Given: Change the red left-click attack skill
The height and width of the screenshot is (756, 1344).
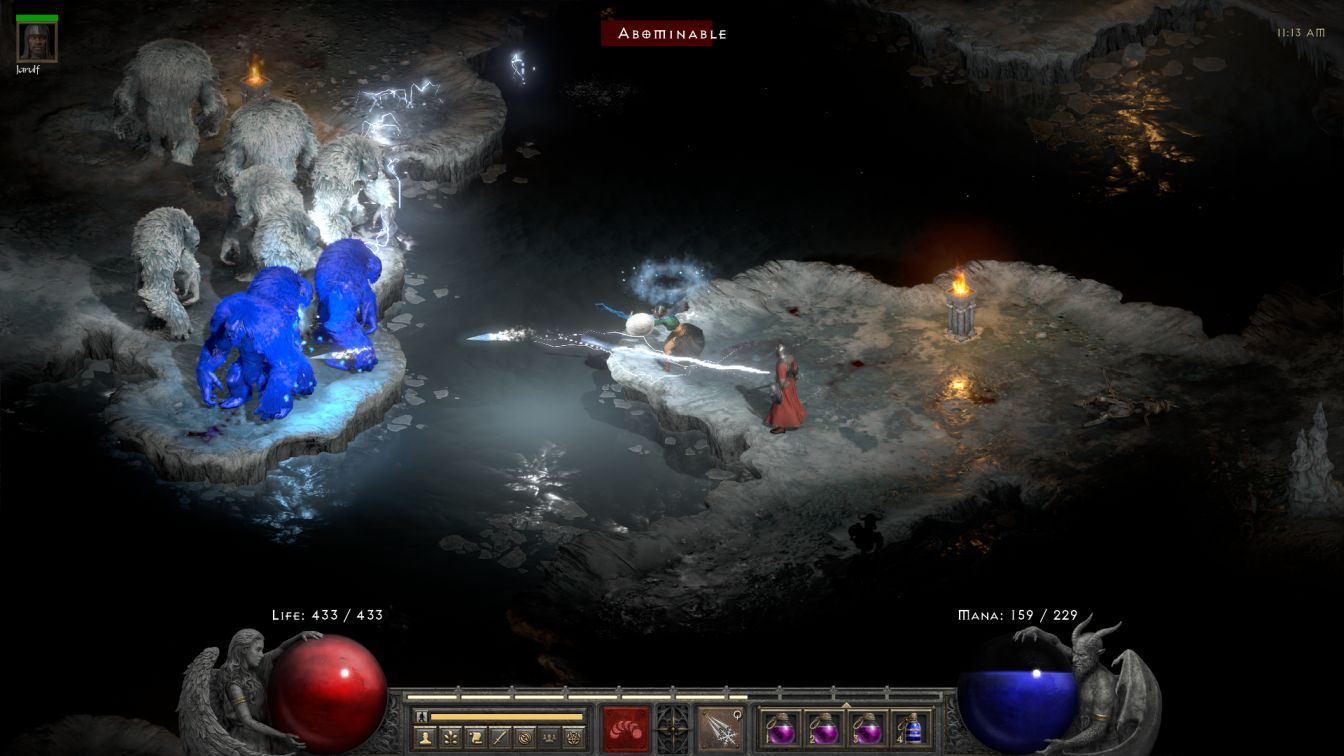Looking at the screenshot, I should pyautogui.click(x=625, y=728).
